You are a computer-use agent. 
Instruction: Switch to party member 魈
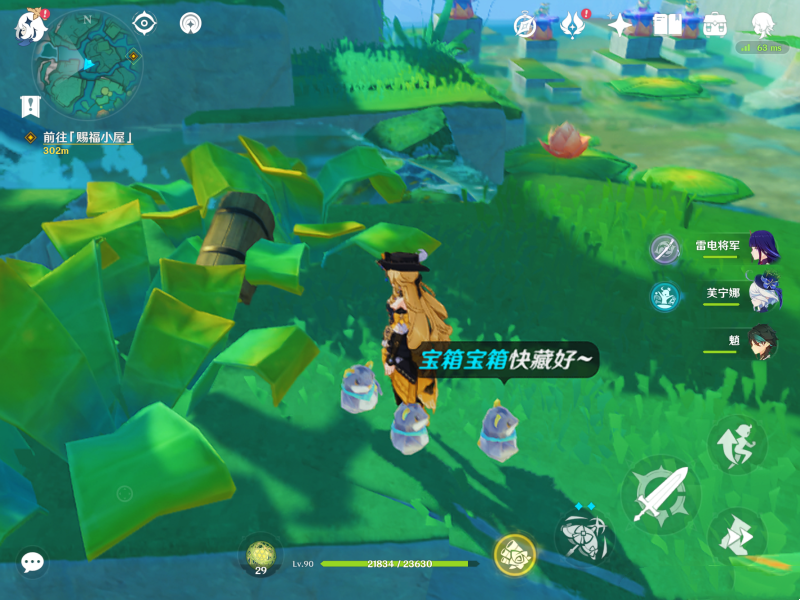[763, 341]
